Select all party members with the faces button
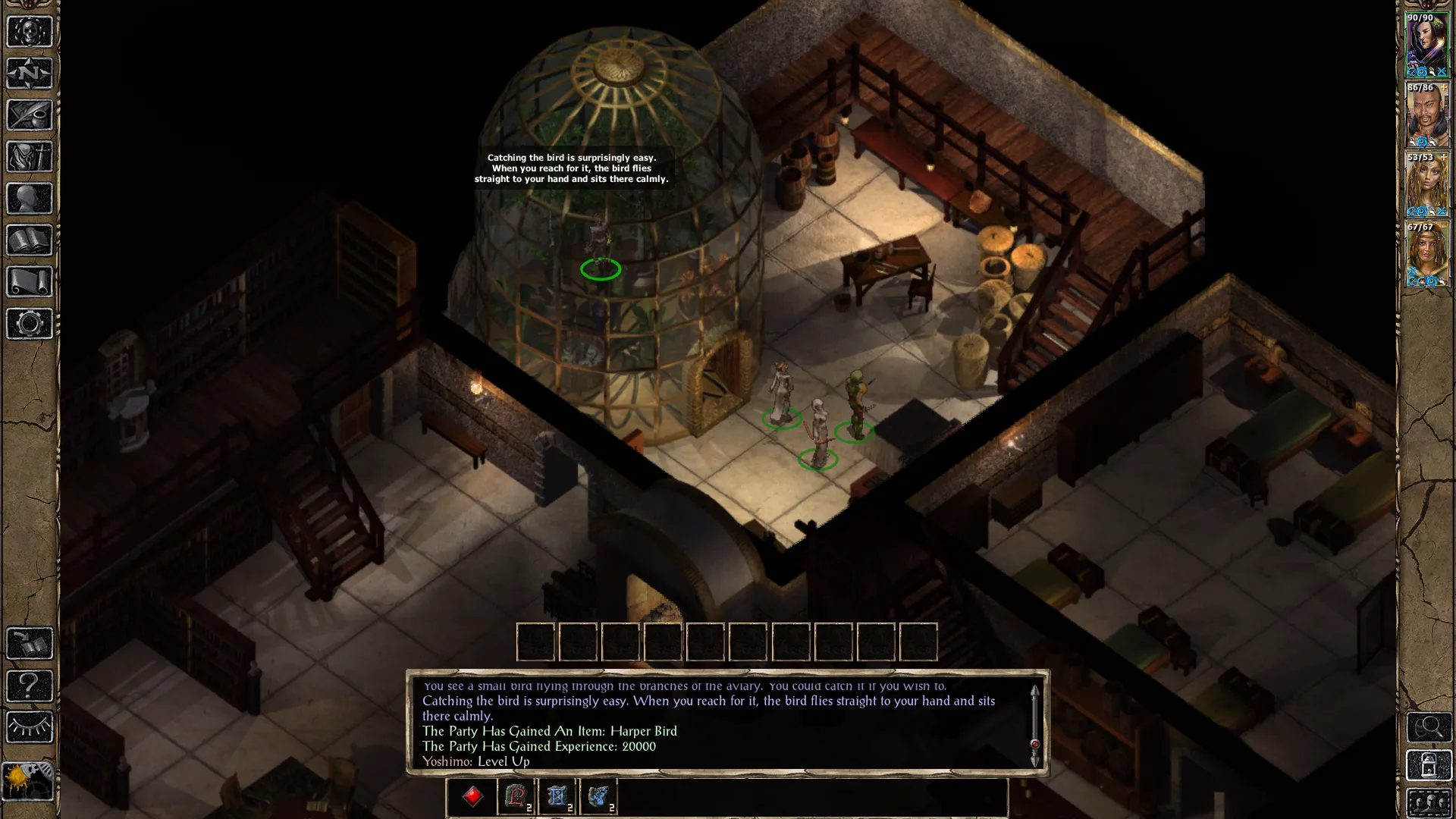The width and height of the screenshot is (1456, 819). 1429,804
